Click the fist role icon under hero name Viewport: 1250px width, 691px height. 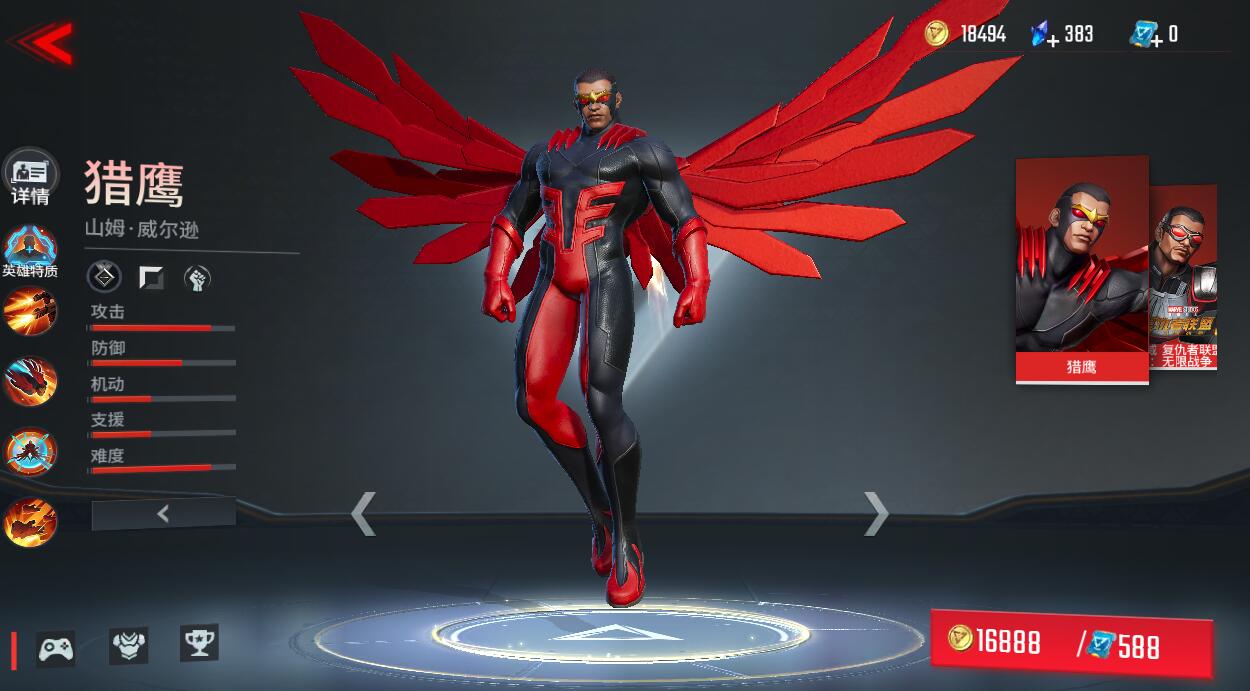(197, 278)
